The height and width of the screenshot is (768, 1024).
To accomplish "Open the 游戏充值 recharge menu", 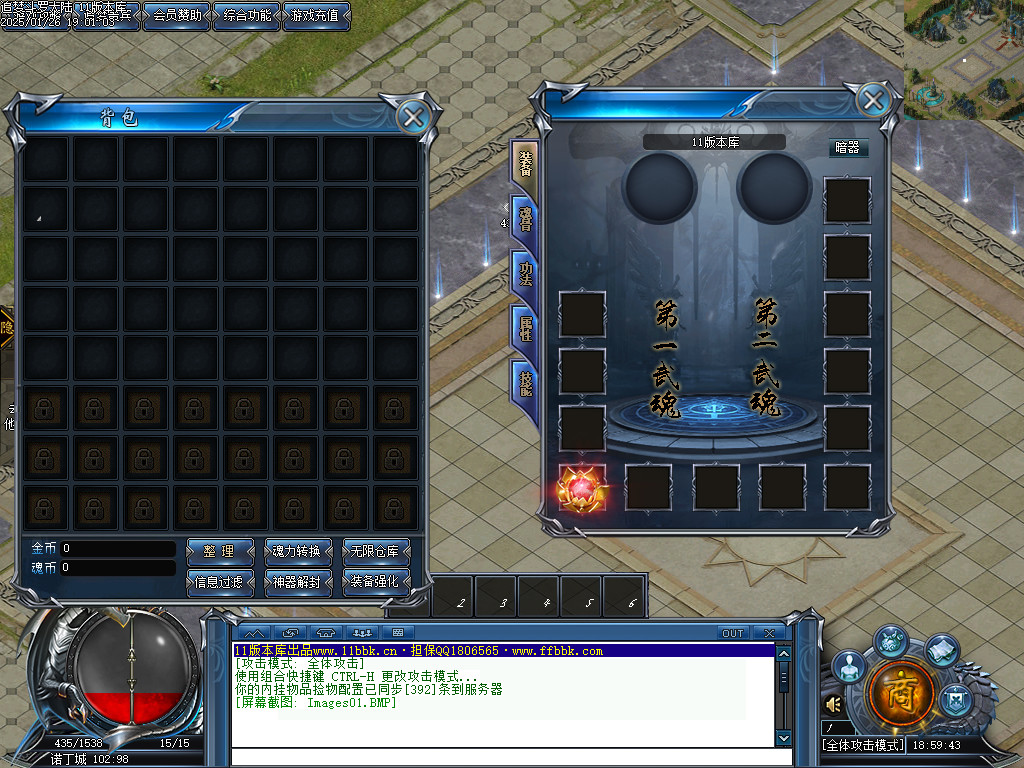I will [316, 16].
